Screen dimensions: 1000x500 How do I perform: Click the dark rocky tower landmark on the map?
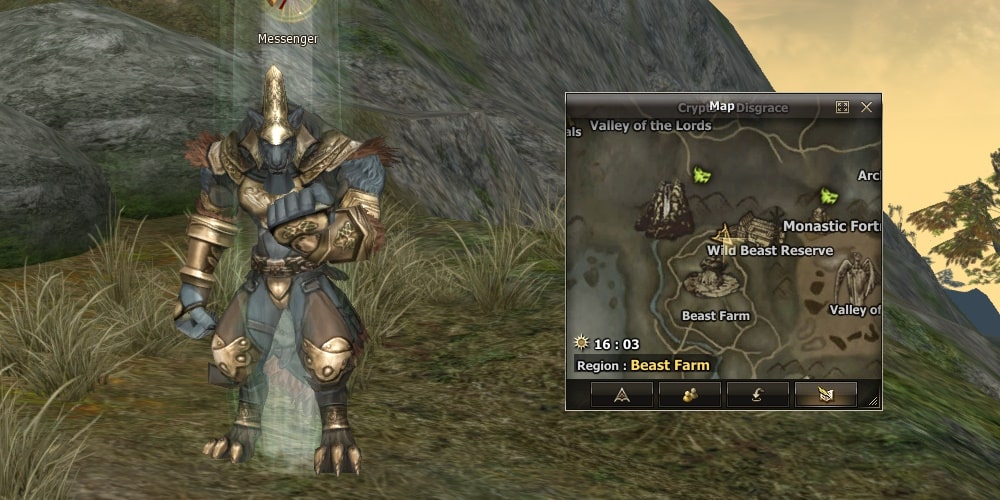click(x=665, y=208)
